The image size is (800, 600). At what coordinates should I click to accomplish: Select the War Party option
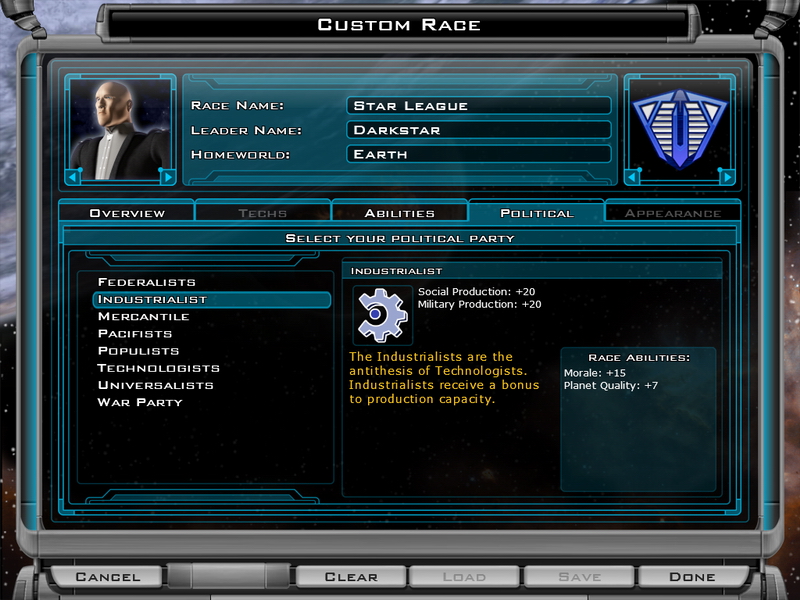pyautogui.click(x=140, y=402)
